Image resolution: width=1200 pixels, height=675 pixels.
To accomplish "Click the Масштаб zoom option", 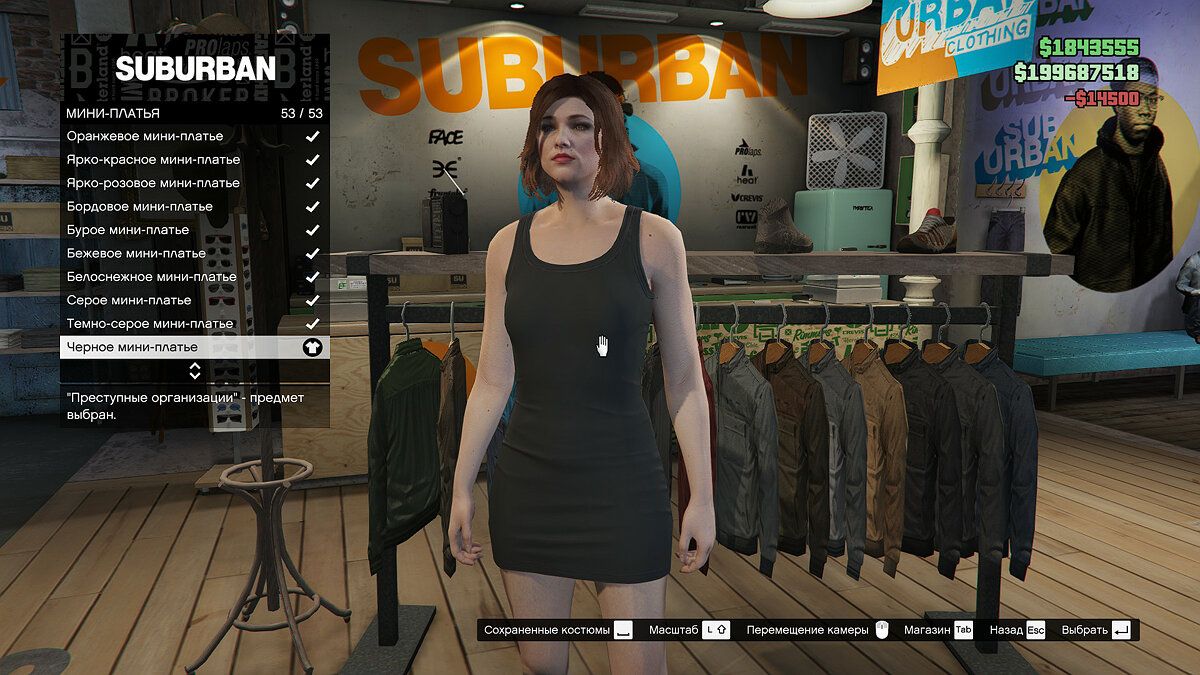I will pyautogui.click(x=689, y=630).
